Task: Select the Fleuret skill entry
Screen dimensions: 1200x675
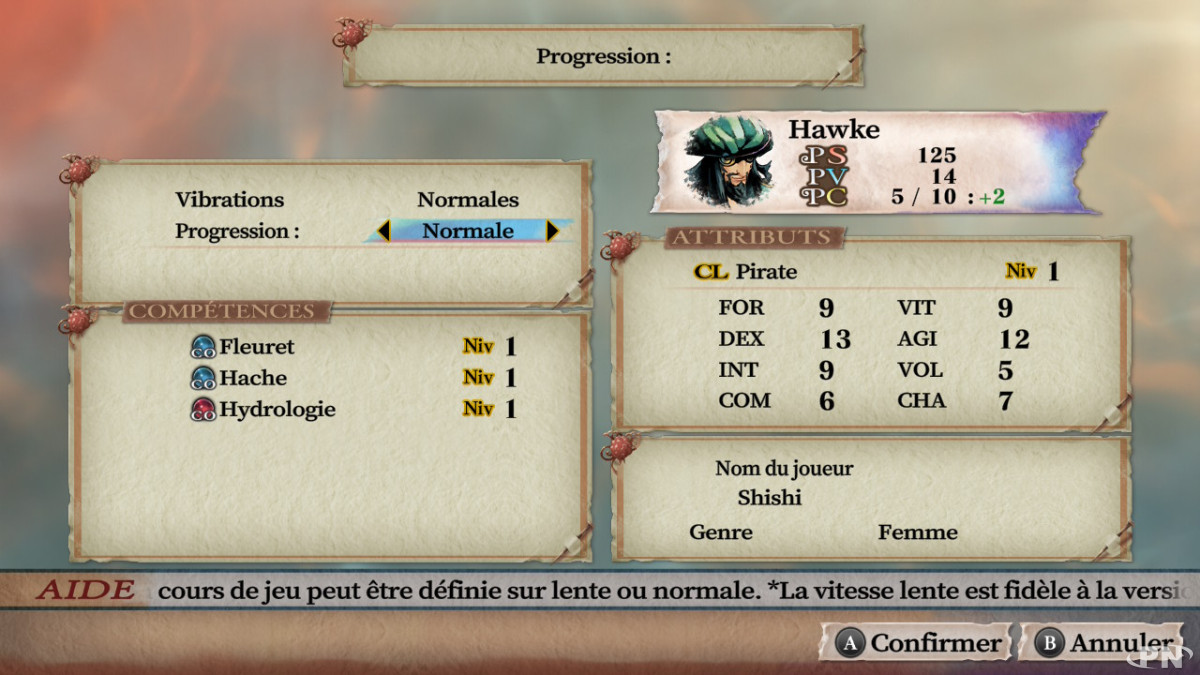Action: coord(257,347)
